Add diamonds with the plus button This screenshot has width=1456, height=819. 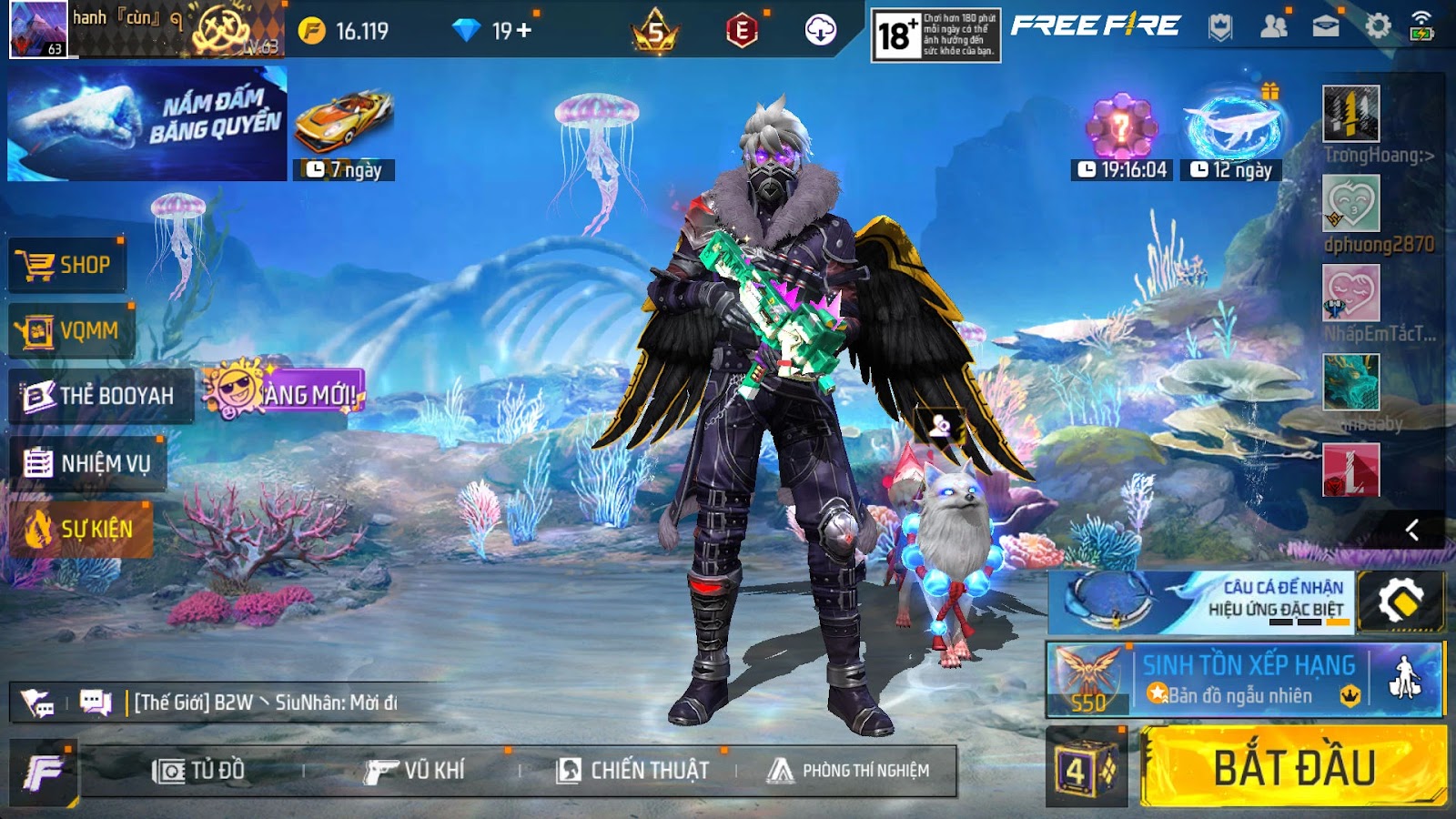524,31
